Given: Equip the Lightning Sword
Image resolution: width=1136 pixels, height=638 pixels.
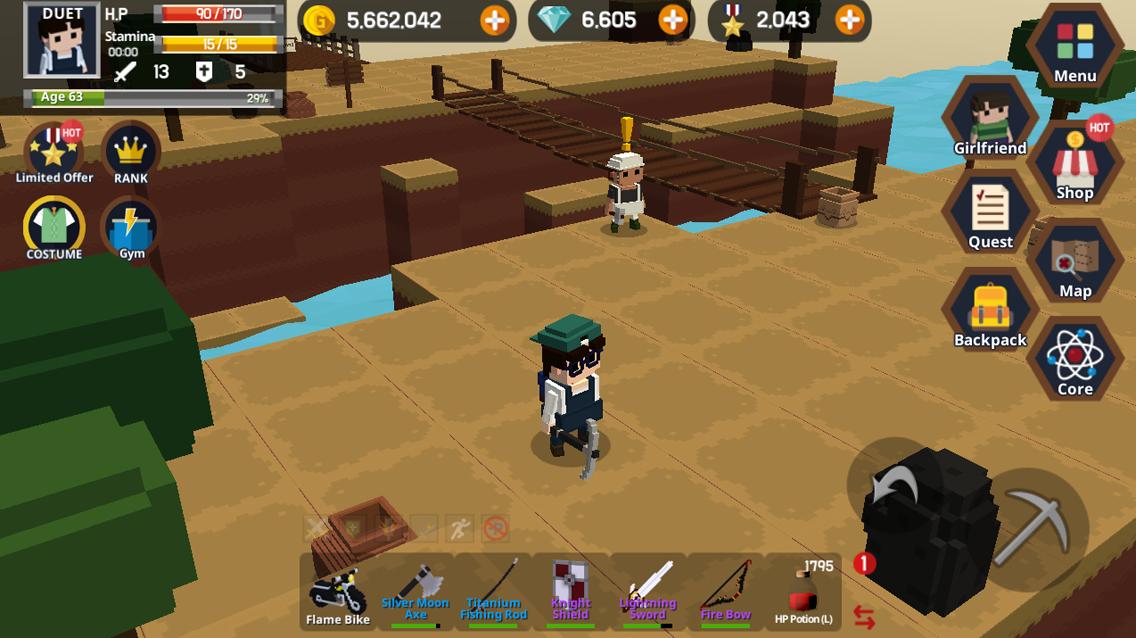Looking at the screenshot, I should coord(648,592).
